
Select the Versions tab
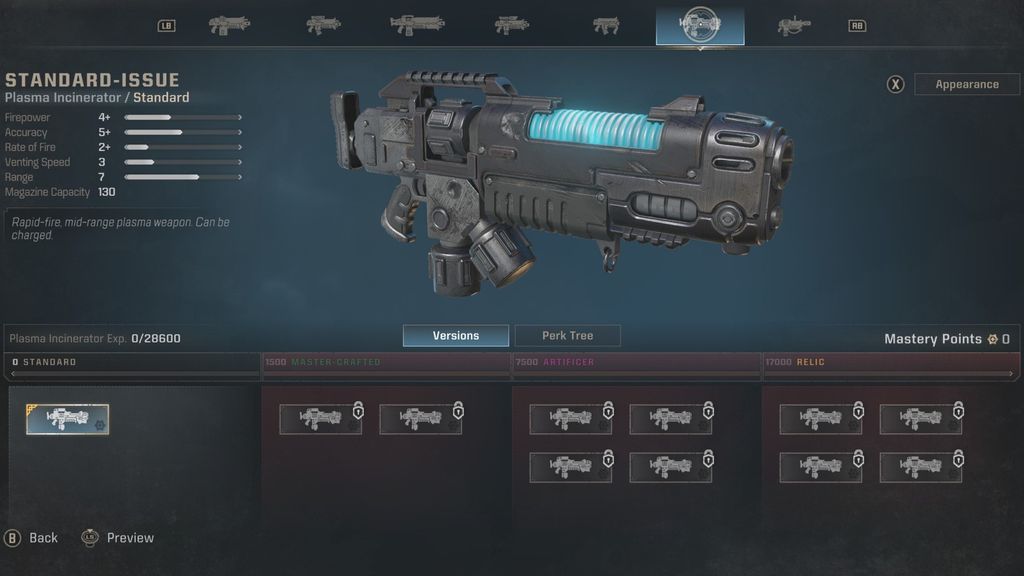click(455, 336)
